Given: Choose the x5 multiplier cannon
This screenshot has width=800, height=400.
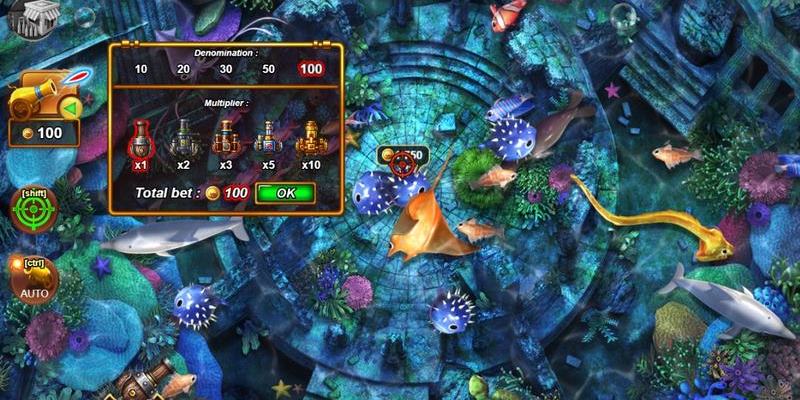Looking at the screenshot, I should tap(269, 141).
